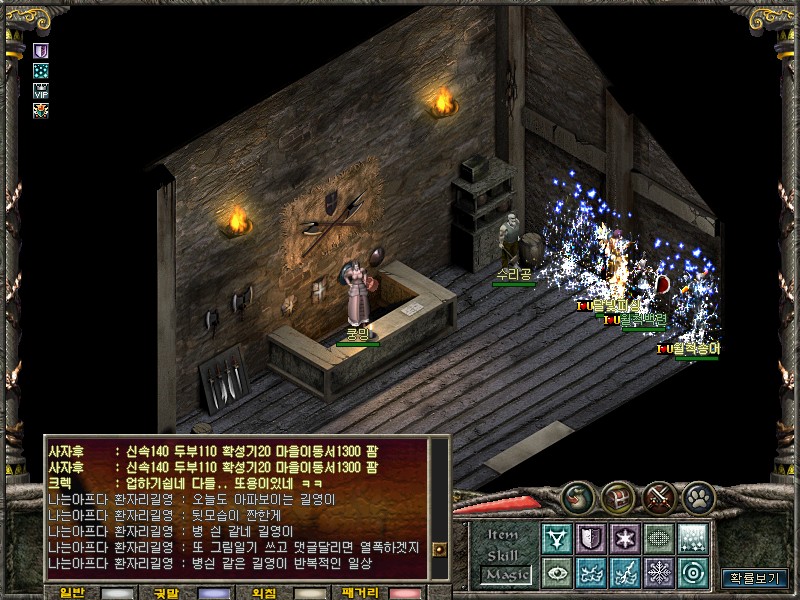Activate the eye-shaped magic spell
This screenshot has width=800, height=600.
tap(557, 572)
